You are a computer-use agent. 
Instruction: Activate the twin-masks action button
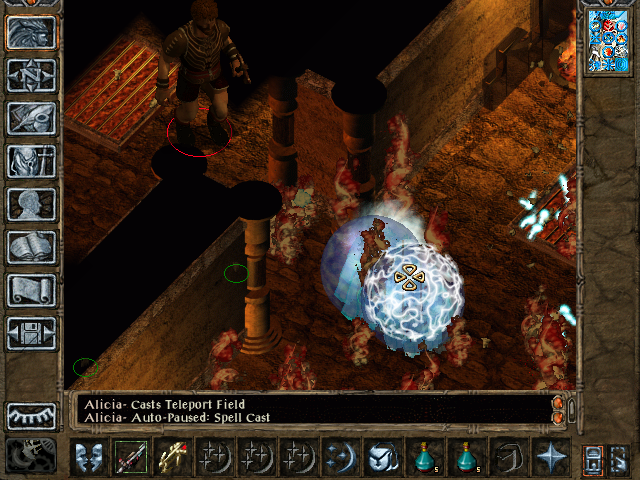point(89,457)
